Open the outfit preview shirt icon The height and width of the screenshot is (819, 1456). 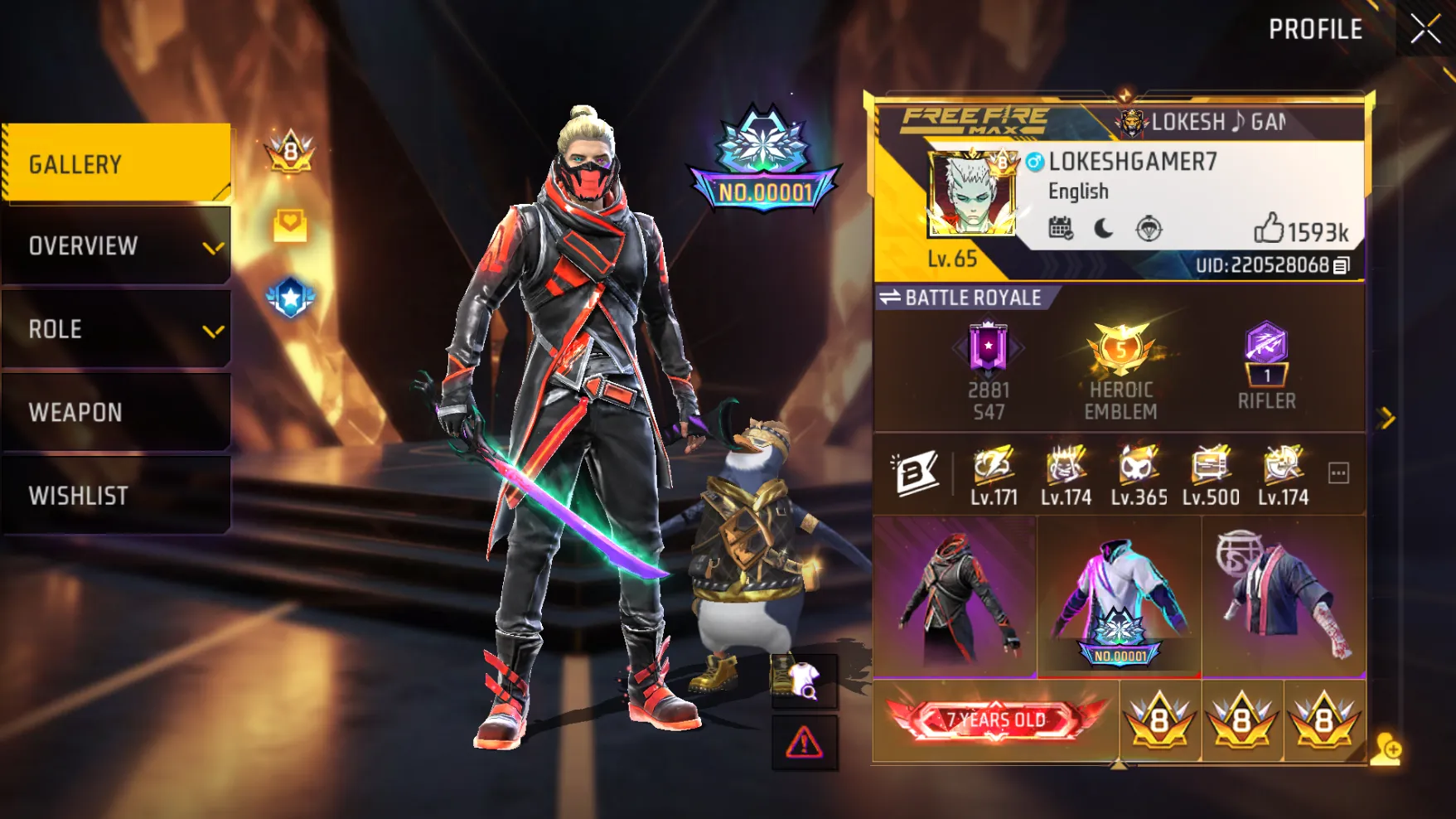[x=804, y=681]
